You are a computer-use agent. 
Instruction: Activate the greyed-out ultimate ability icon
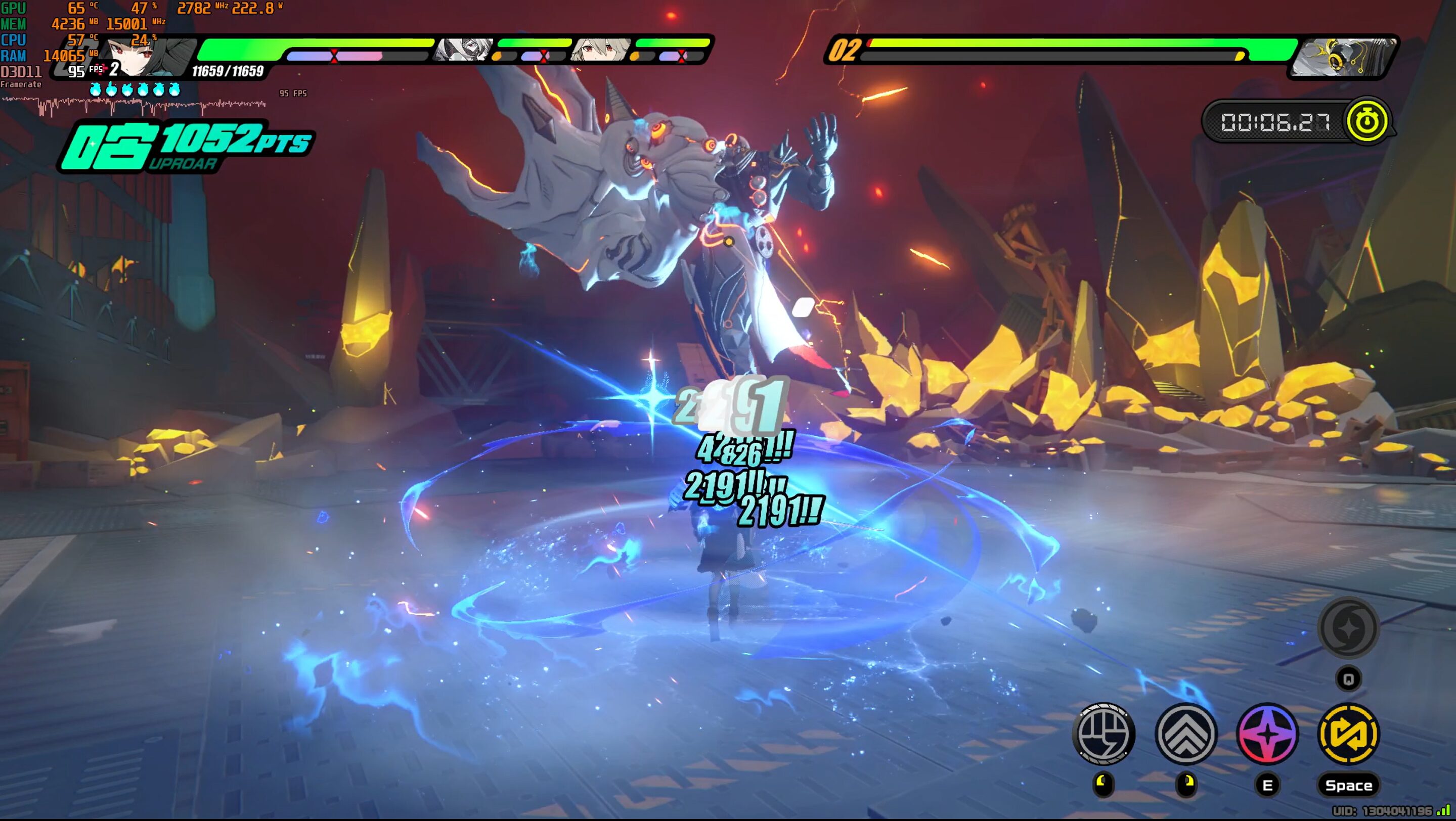(x=1349, y=628)
